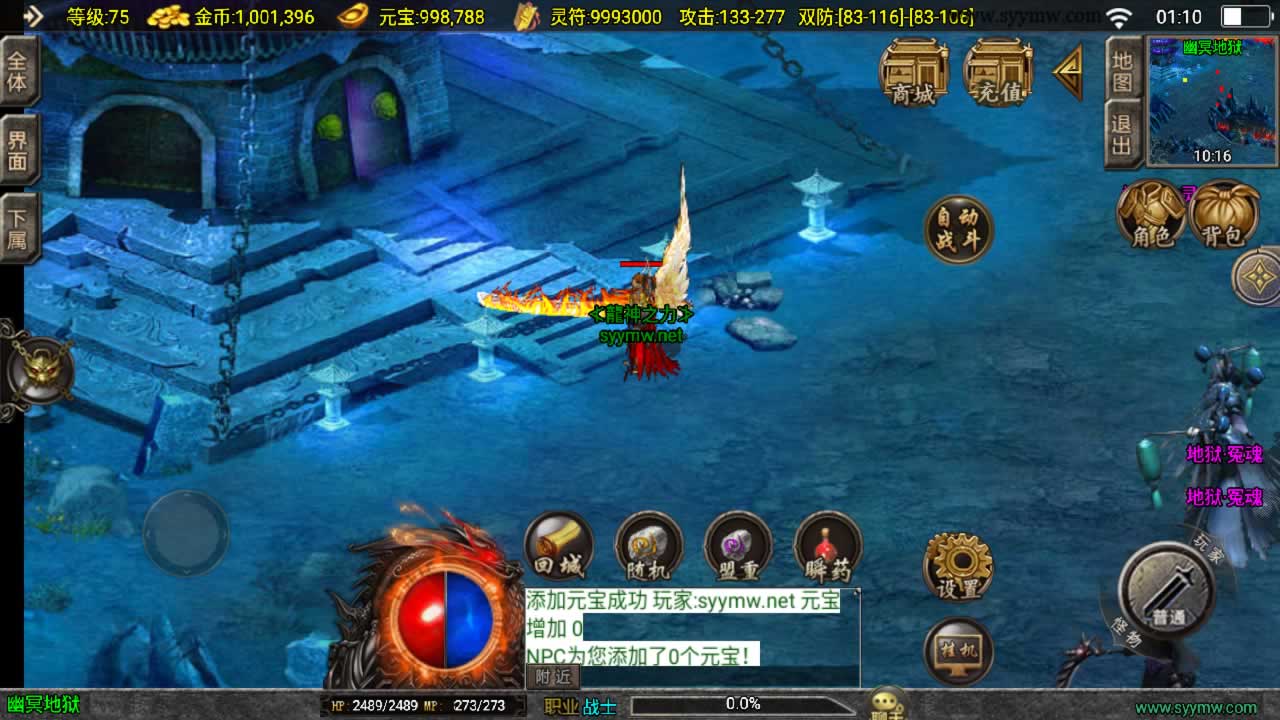Select the 界面 tab

coord(18,150)
